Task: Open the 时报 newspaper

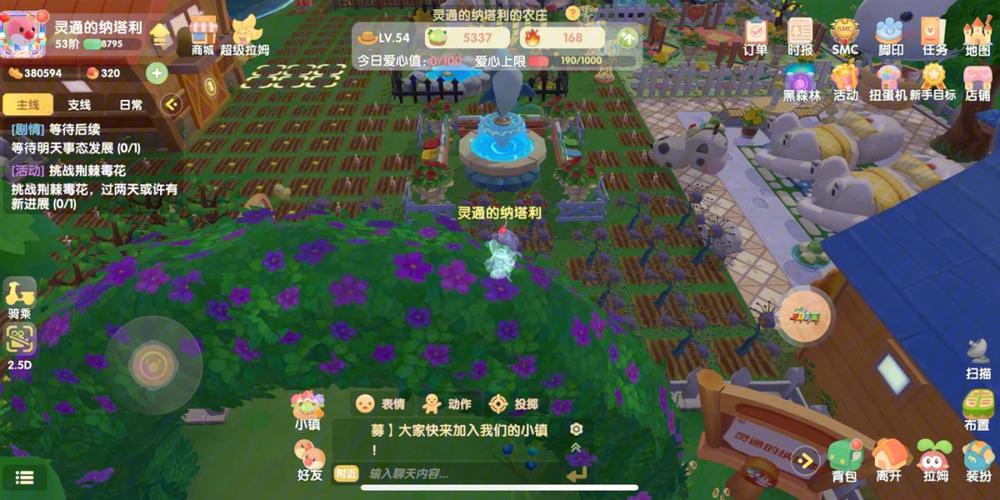Action: click(800, 35)
